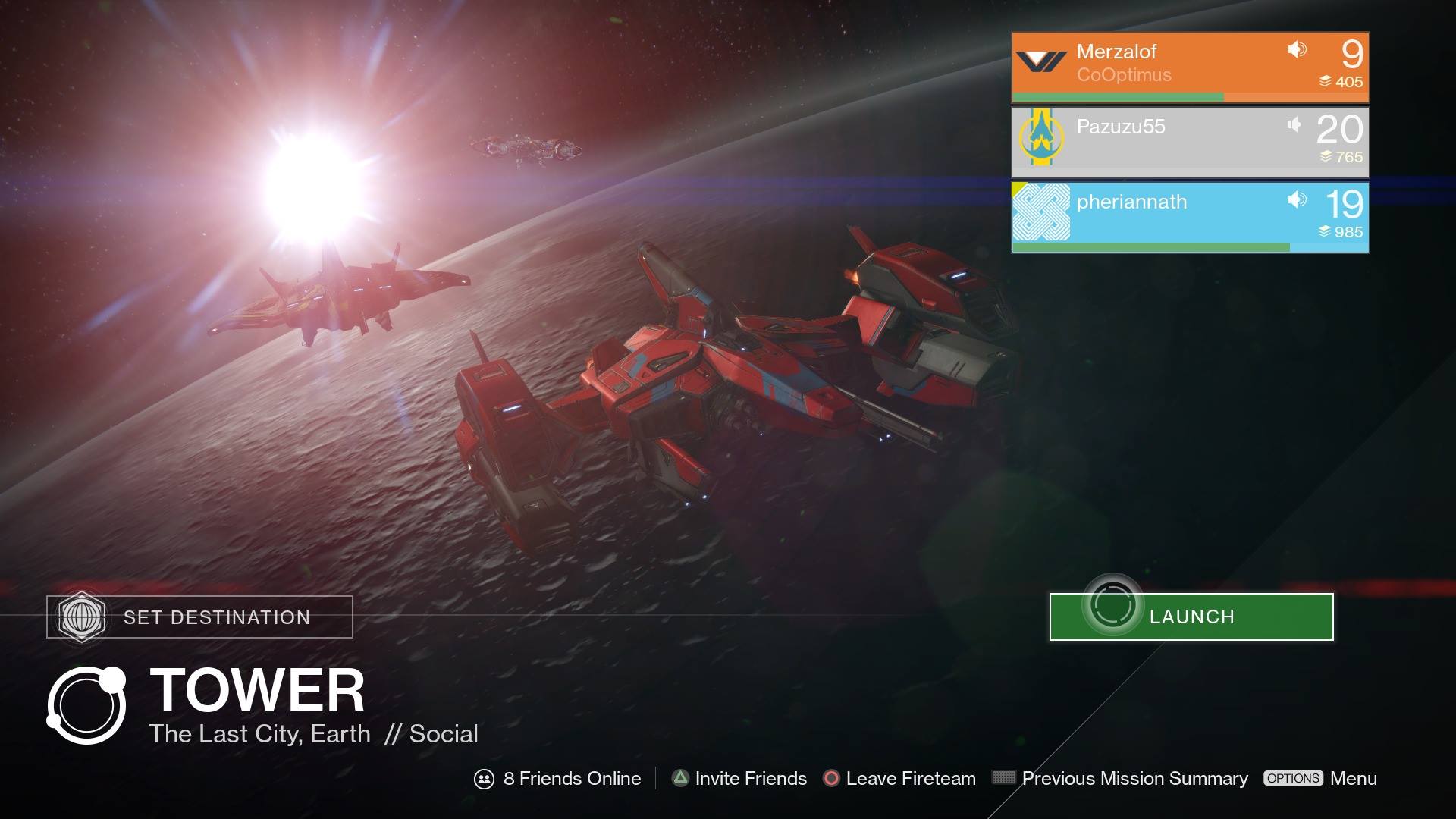Viewport: 1456px width, 819px height.
Task: Select Pazuzu55's fireteam player card
Action: point(1190,142)
